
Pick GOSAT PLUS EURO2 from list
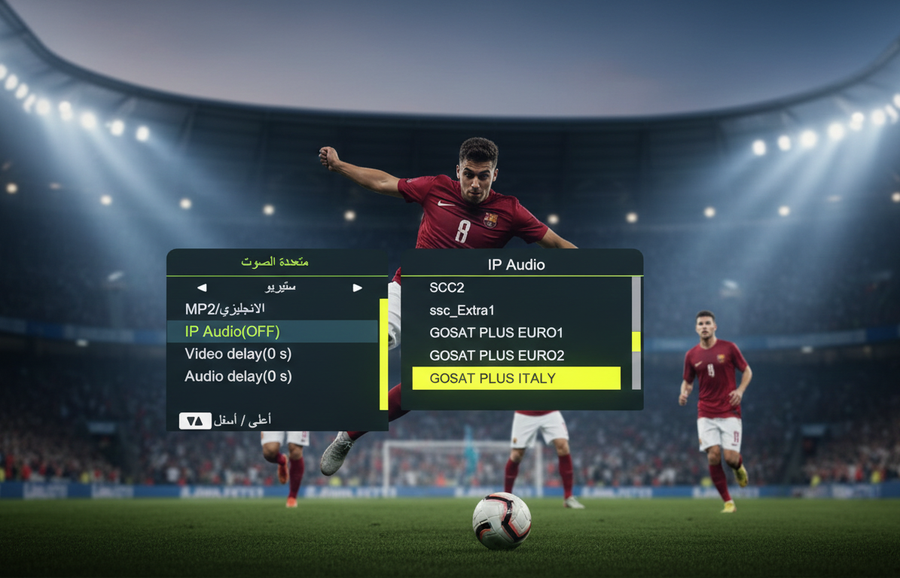click(496, 355)
